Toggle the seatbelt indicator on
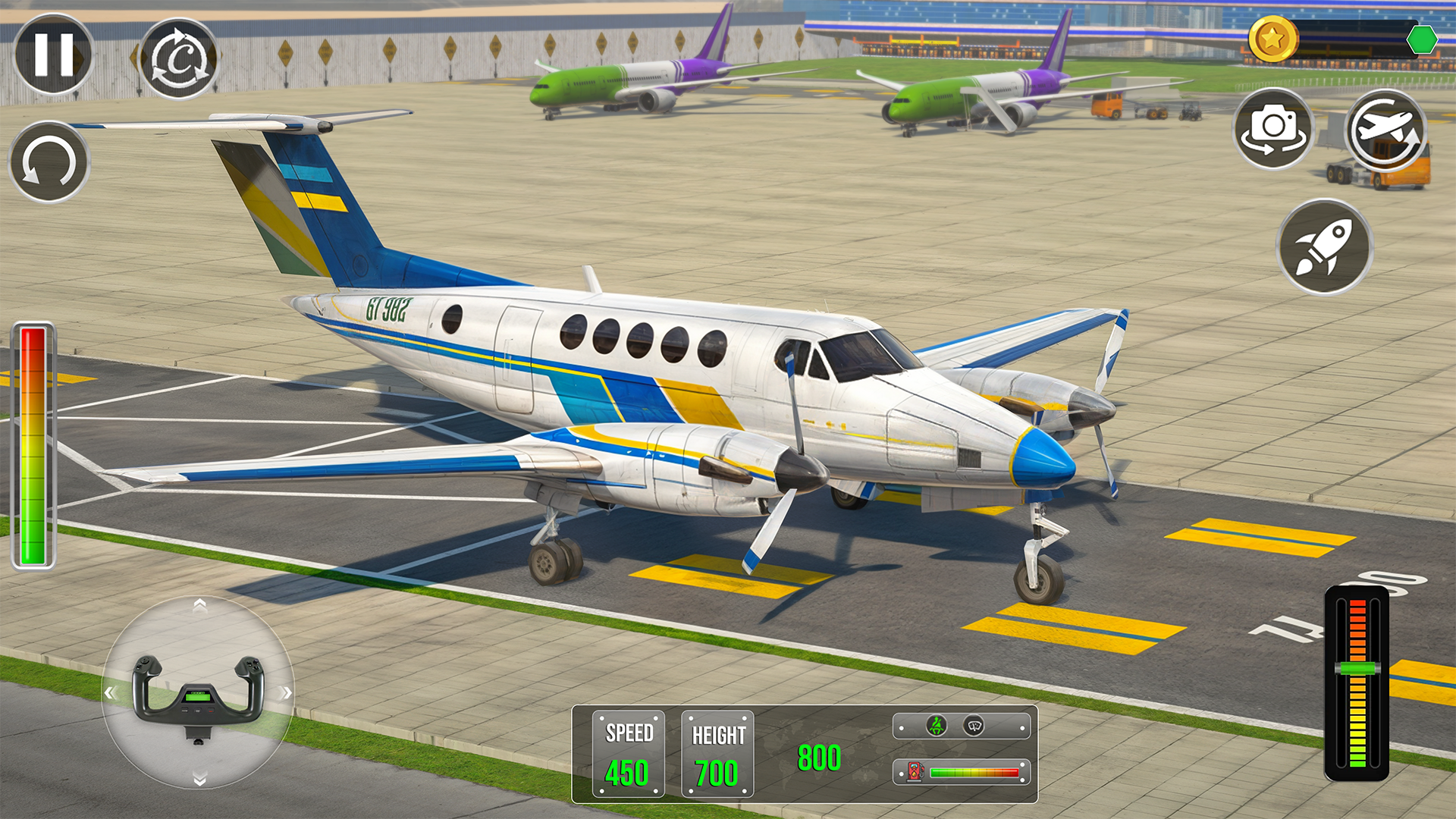 (x=937, y=726)
